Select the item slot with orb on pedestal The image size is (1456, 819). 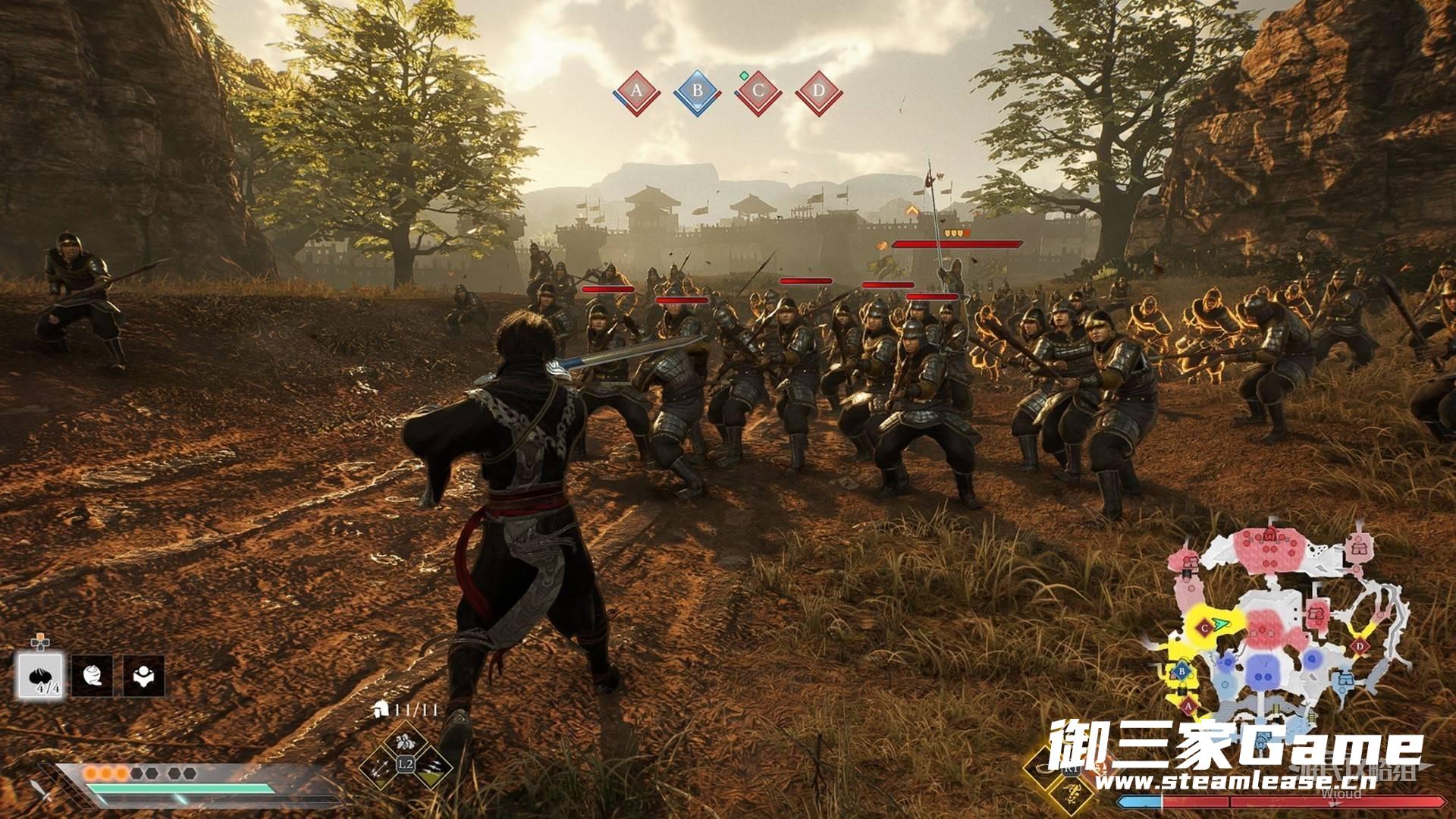point(144,676)
